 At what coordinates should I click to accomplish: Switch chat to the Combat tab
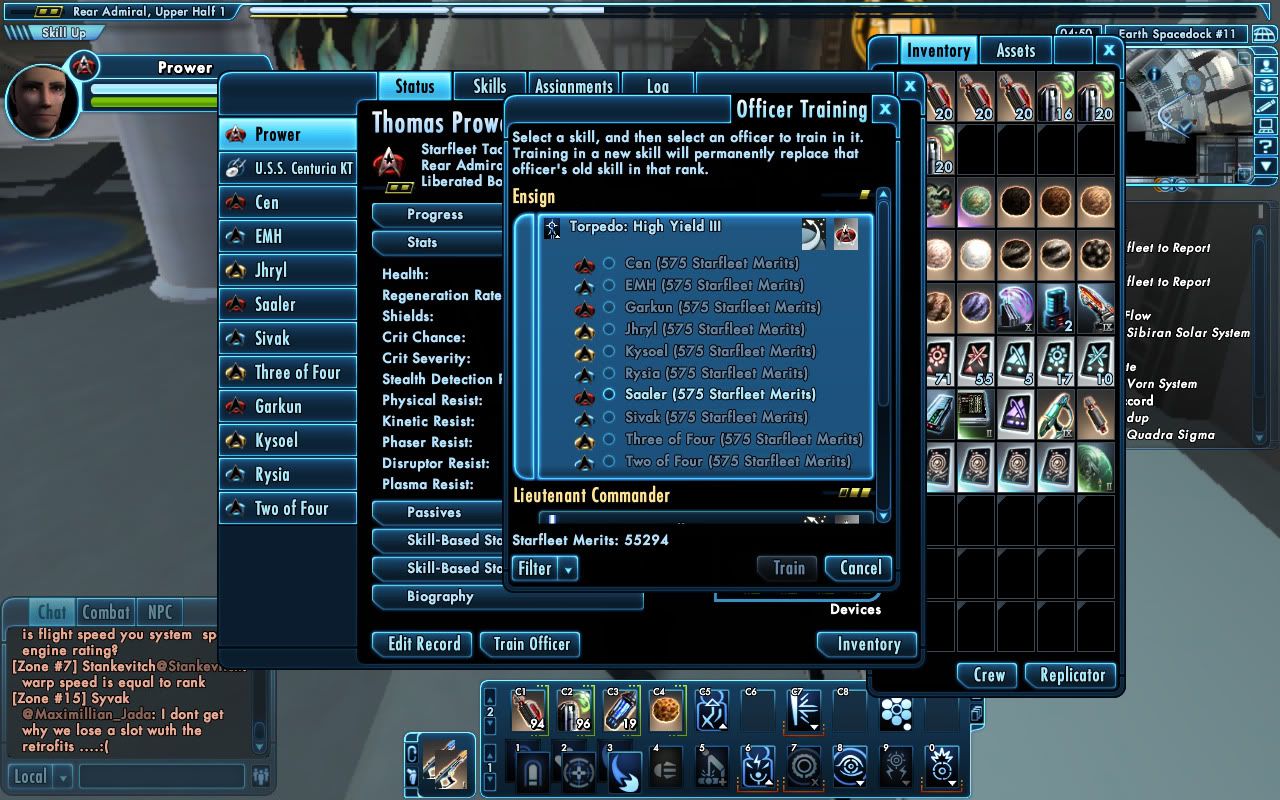tap(106, 612)
